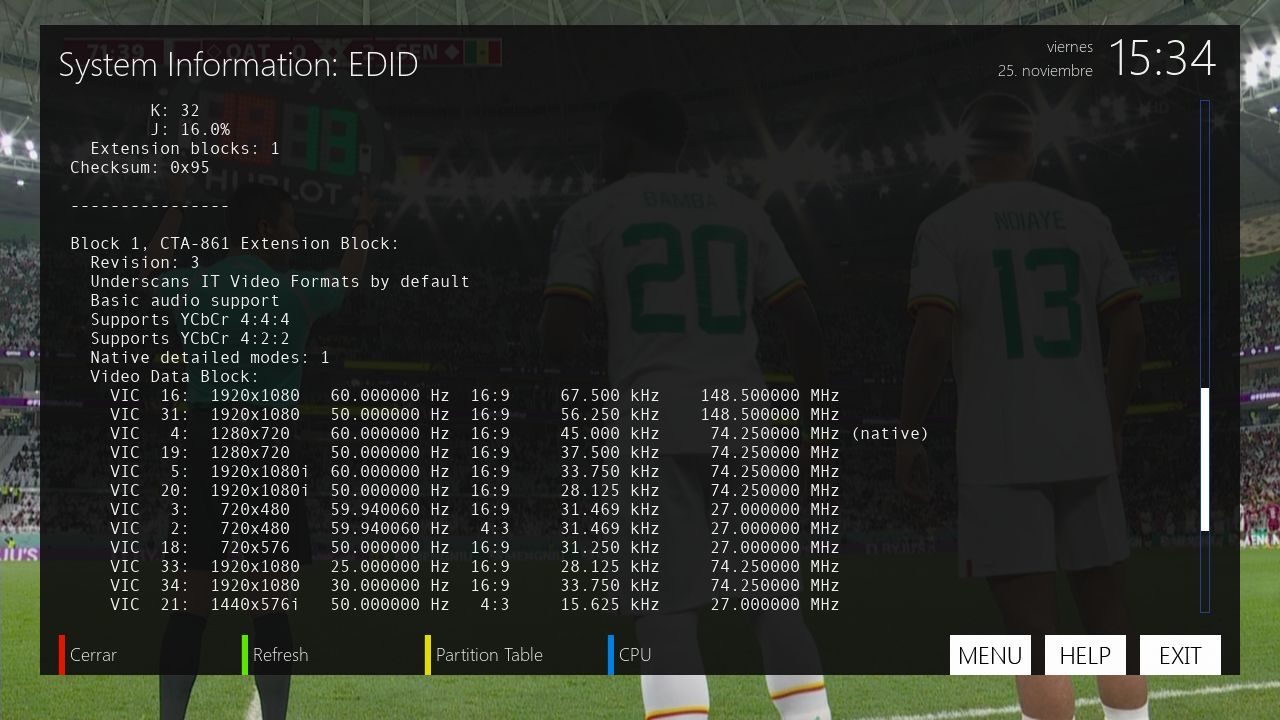Activate the green Refresh option
Viewport: 1280px width, 720px height.
point(279,655)
